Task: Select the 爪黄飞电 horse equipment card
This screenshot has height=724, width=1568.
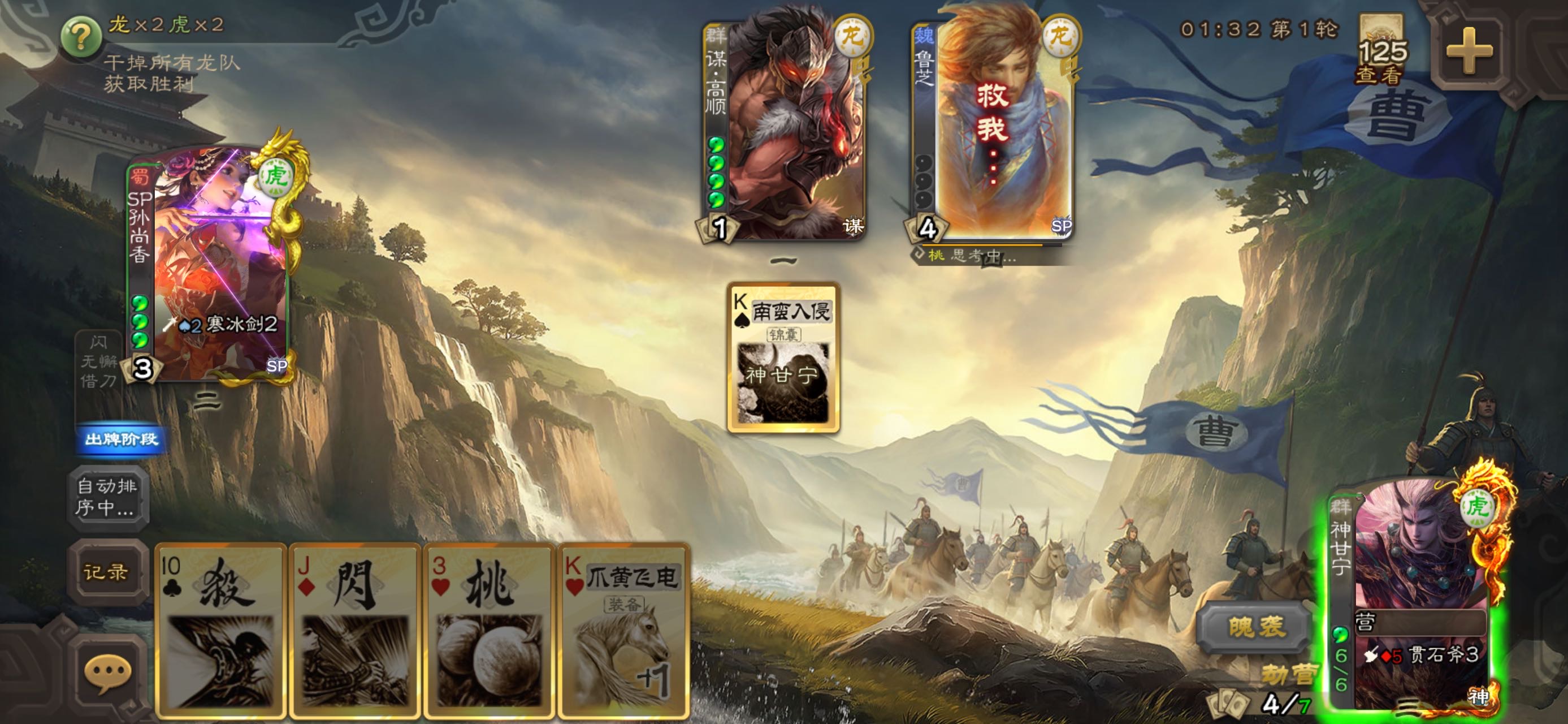Action: coord(624,630)
